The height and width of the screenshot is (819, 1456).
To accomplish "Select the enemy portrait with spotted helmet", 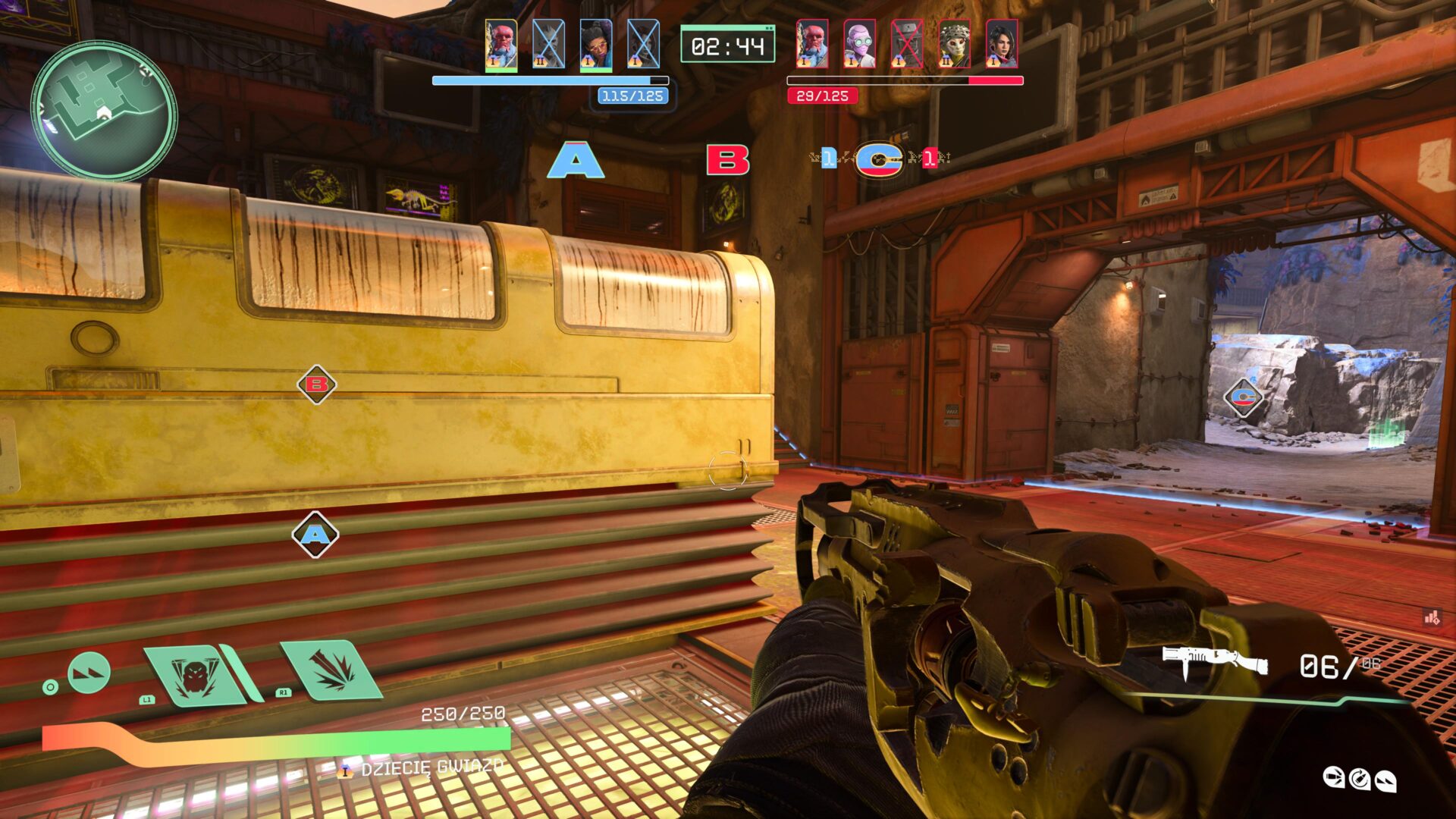I will tap(954, 44).
